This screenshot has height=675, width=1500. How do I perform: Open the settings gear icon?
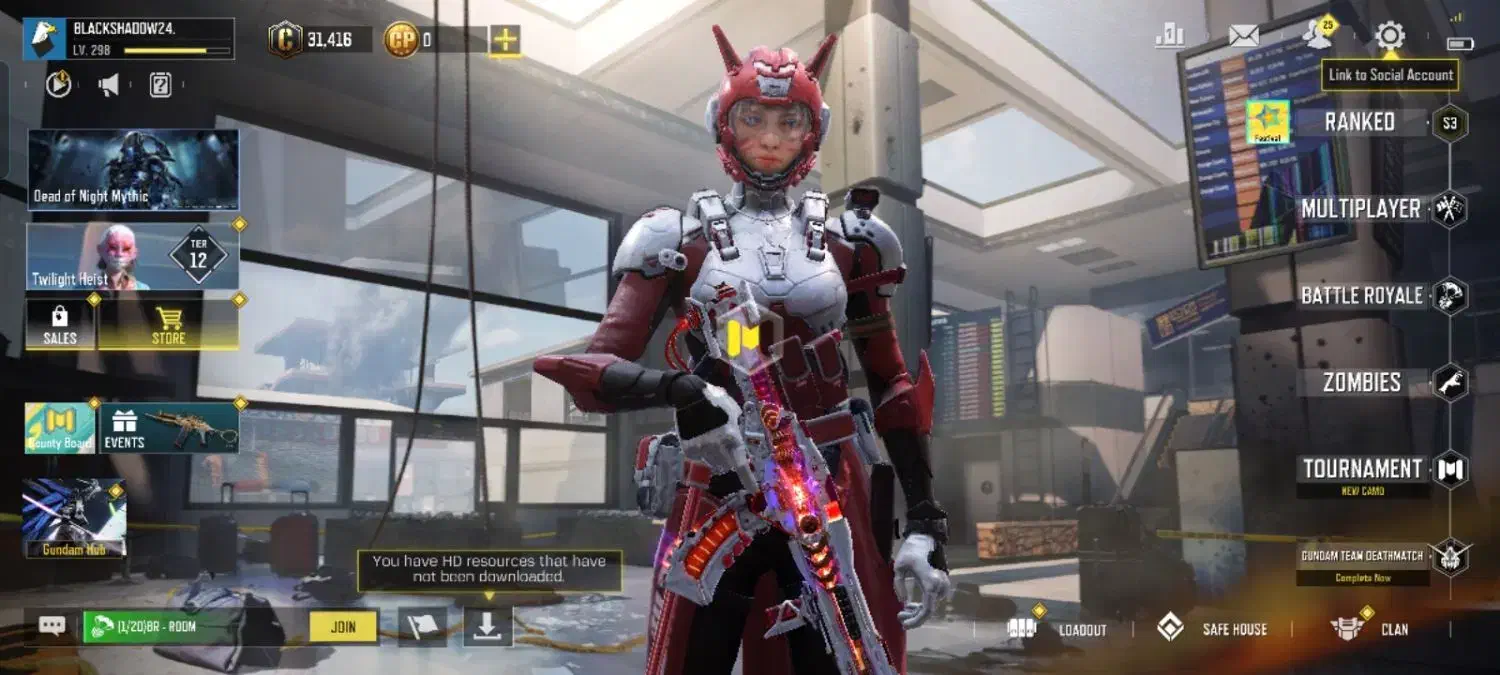1389,37
